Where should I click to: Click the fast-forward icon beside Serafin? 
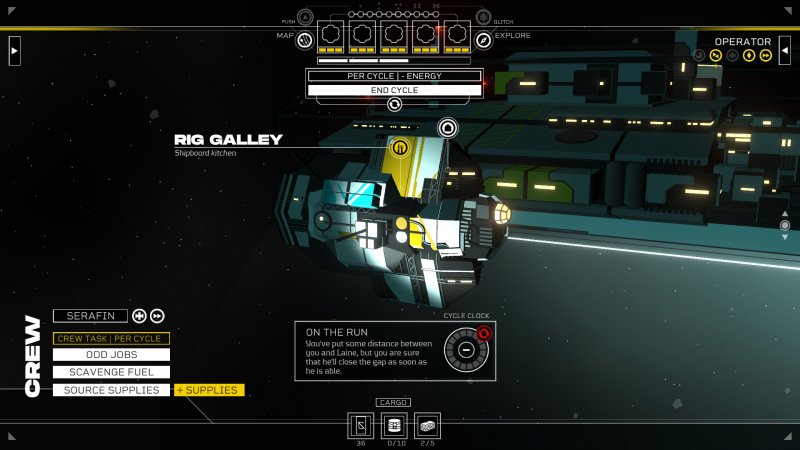(157, 316)
